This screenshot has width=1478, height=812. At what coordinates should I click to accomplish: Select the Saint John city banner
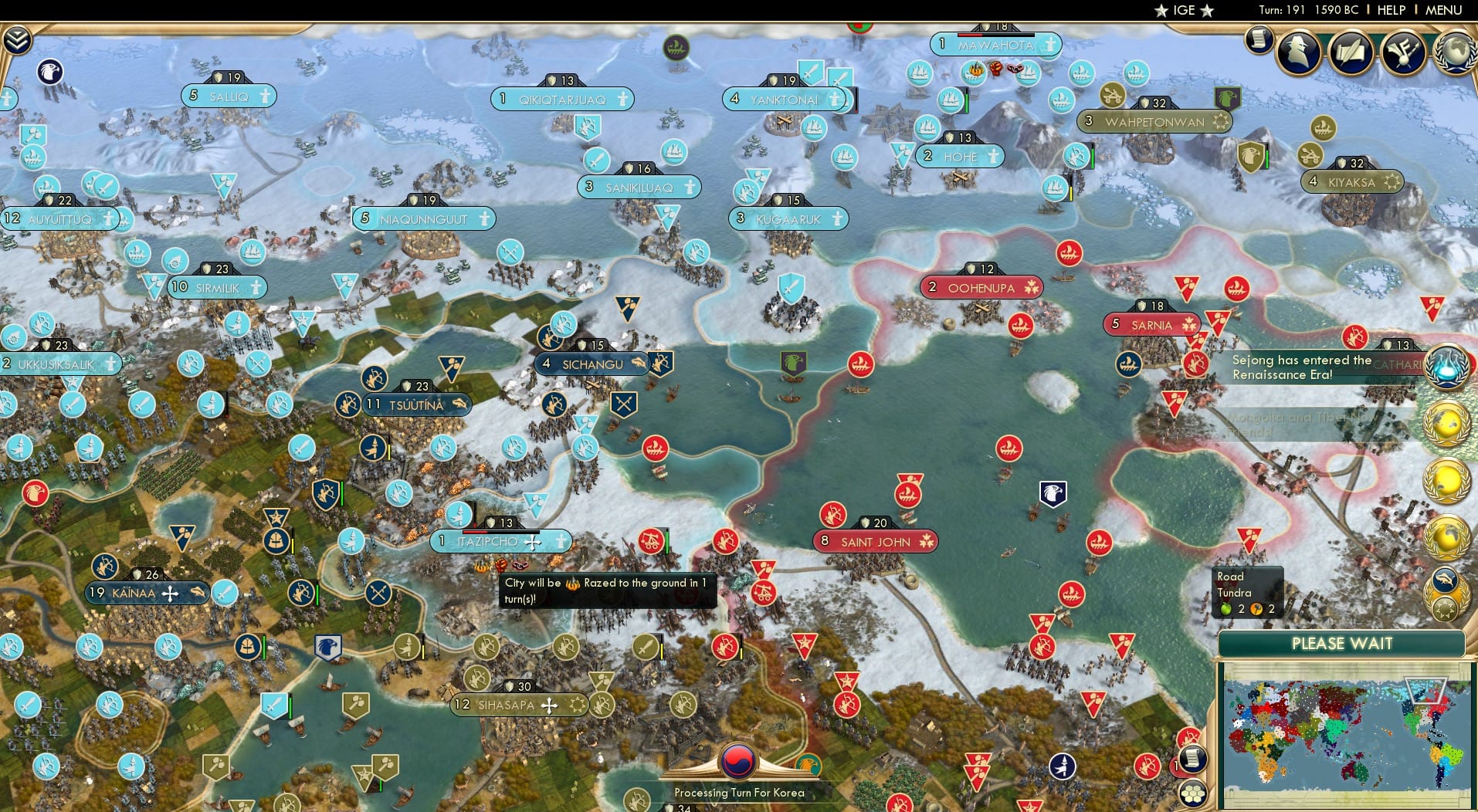tap(875, 541)
